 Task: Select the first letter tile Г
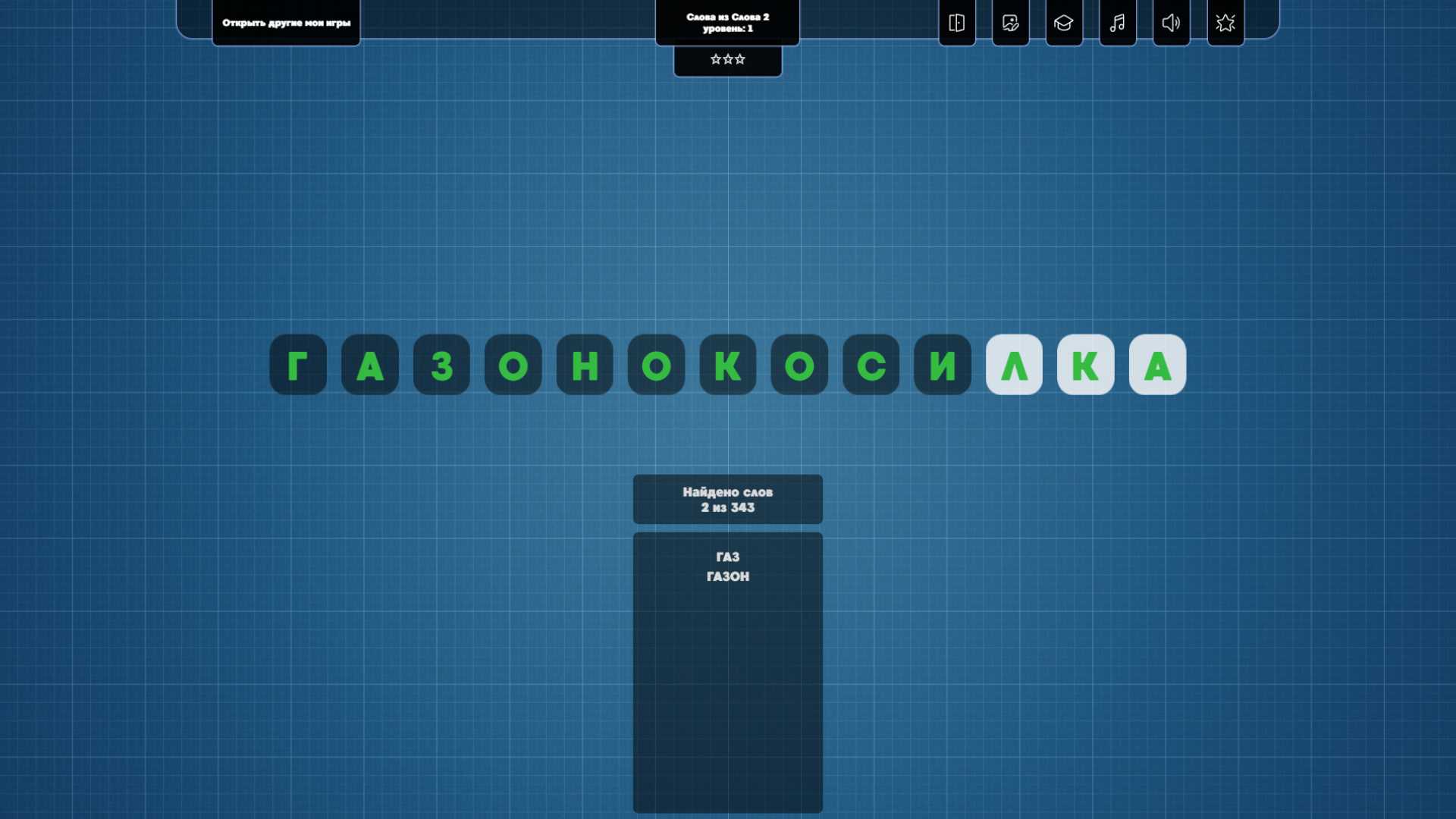[x=298, y=366]
